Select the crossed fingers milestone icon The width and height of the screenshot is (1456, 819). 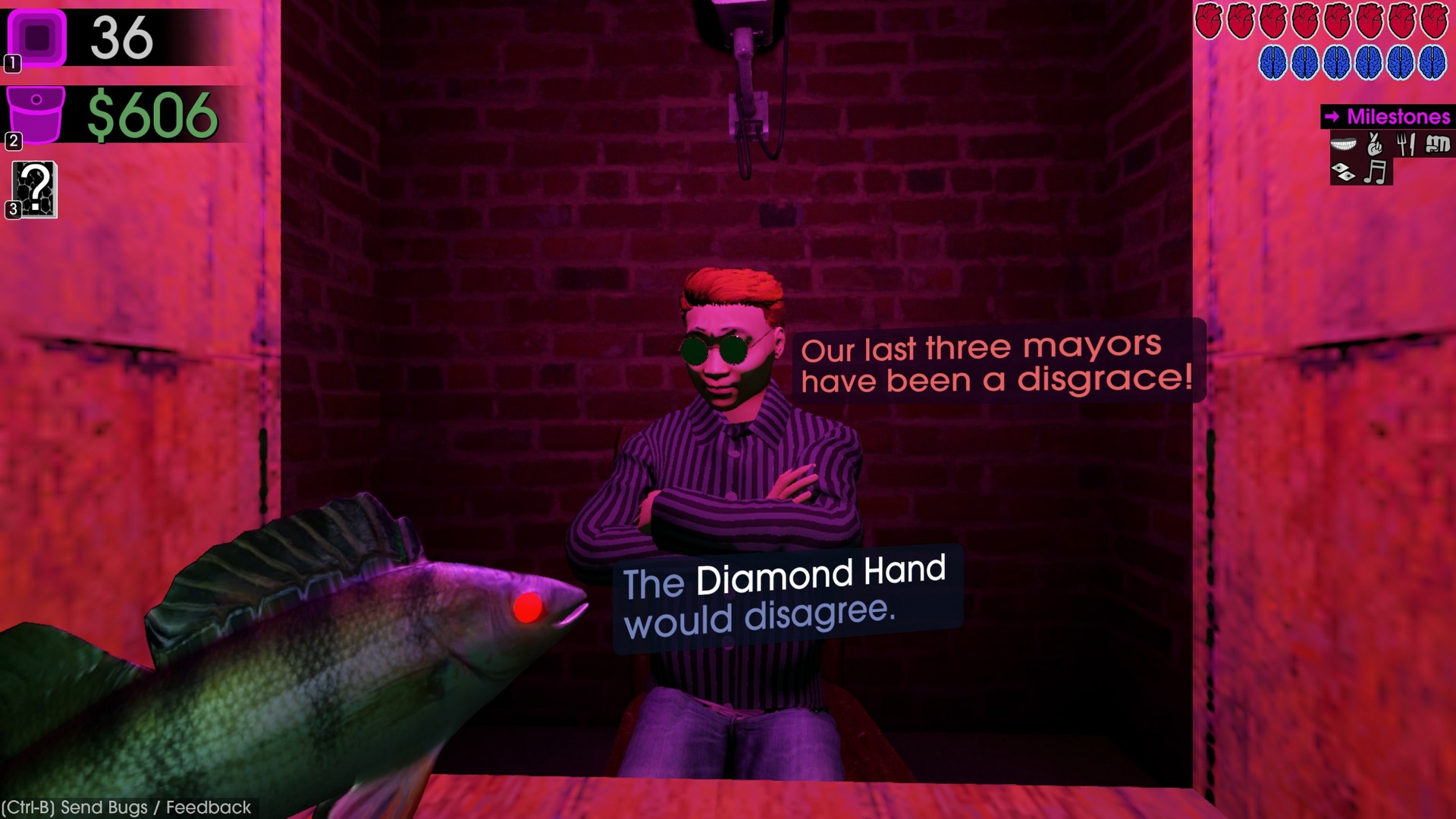[x=1374, y=144]
